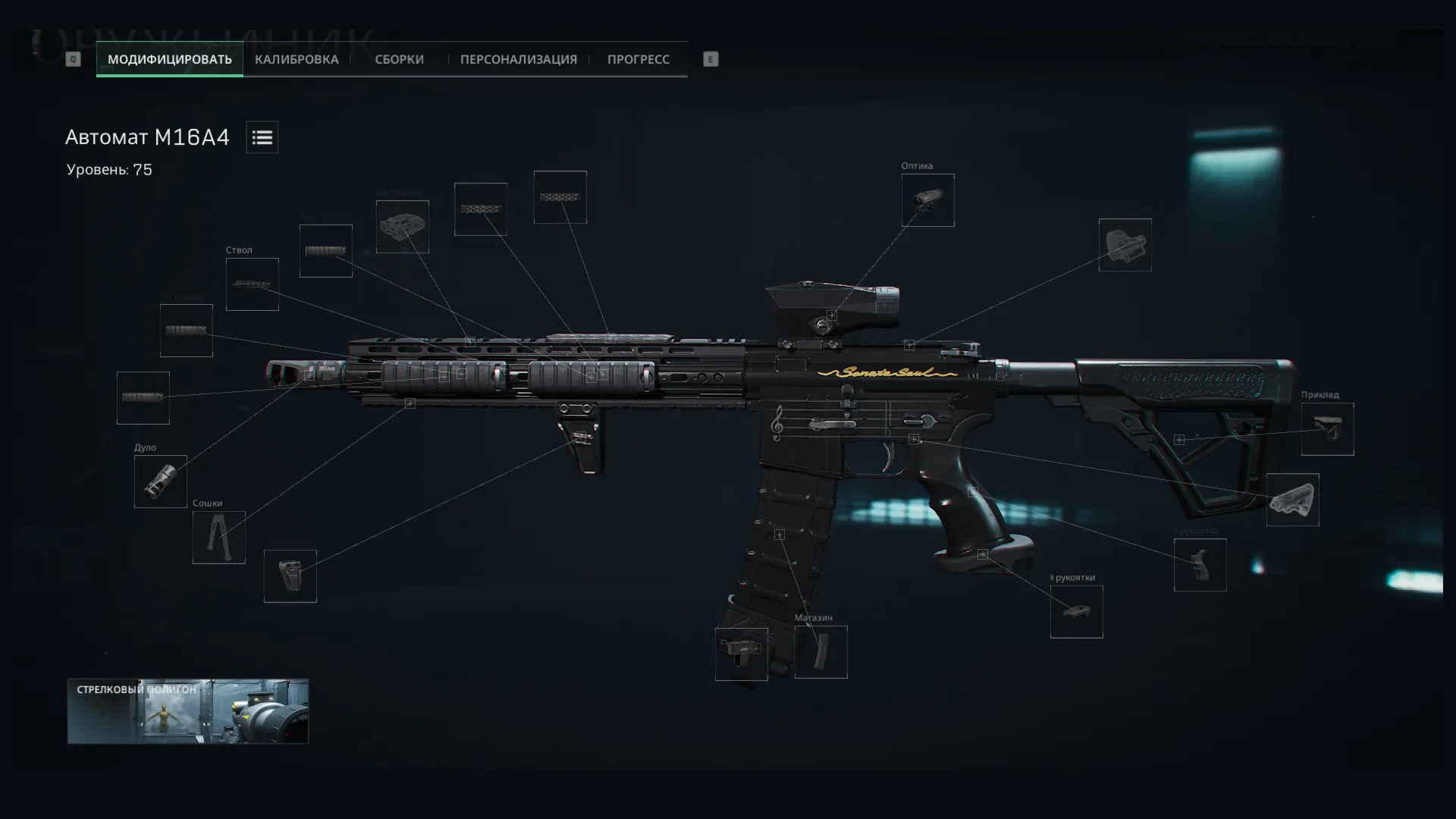This screenshot has height=819, width=1456.
Task: Choose the Ствол barrel slot
Action: point(252,284)
